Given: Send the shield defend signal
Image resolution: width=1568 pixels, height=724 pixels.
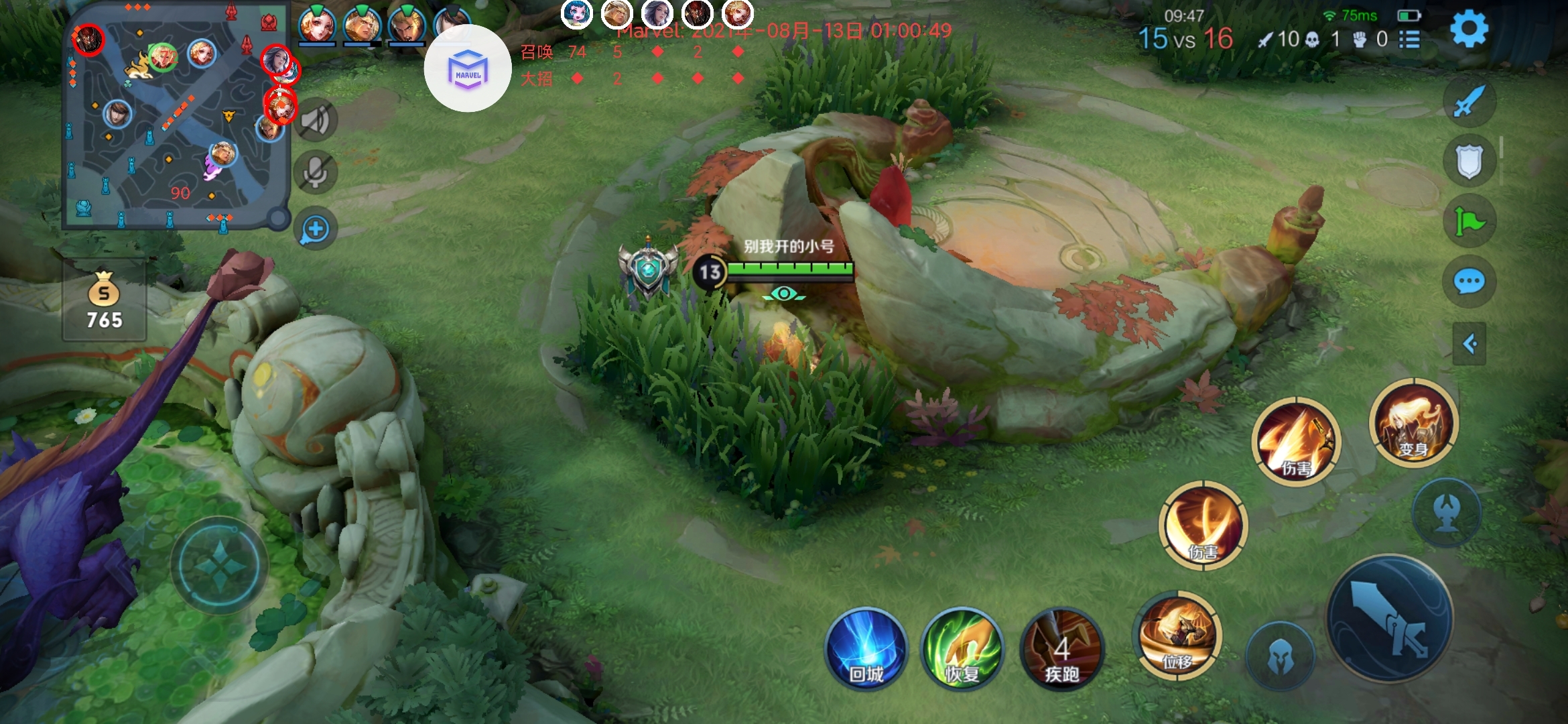Looking at the screenshot, I should click(x=1469, y=162).
